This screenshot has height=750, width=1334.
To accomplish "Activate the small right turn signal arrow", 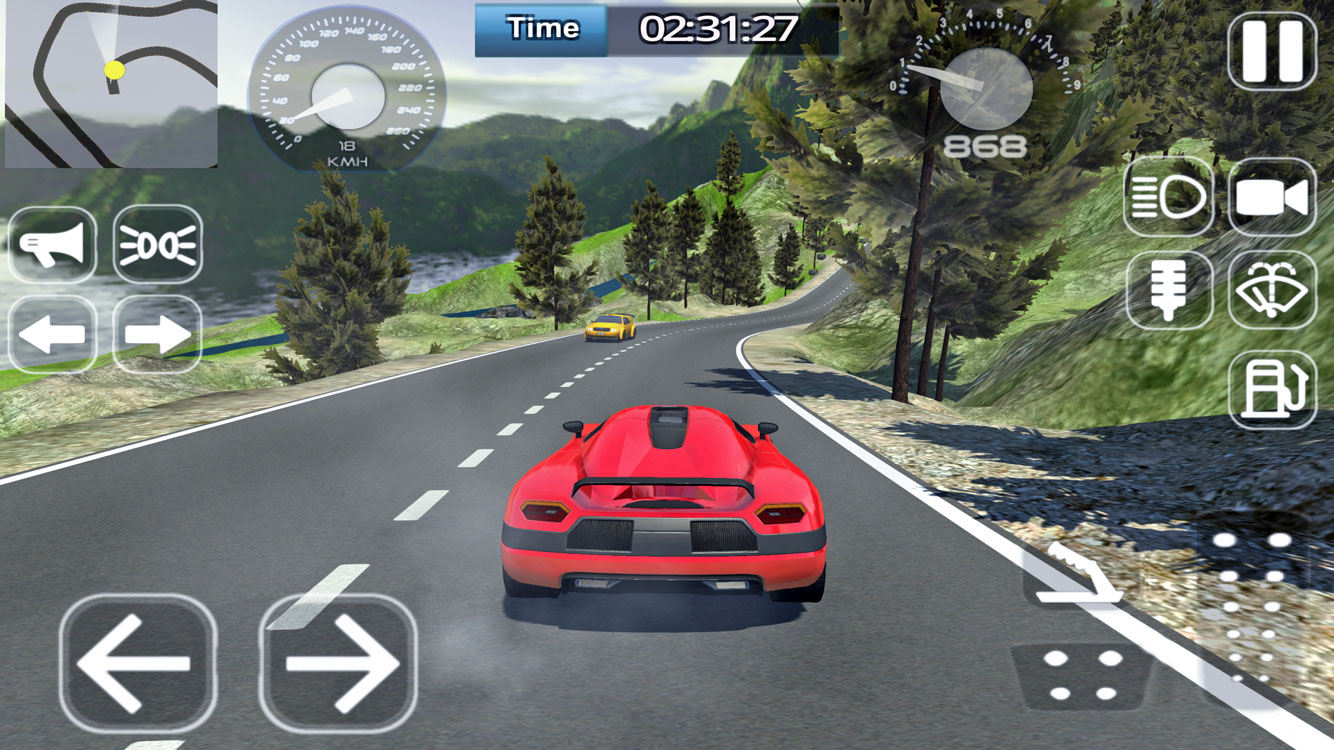I will tap(158, 334).
